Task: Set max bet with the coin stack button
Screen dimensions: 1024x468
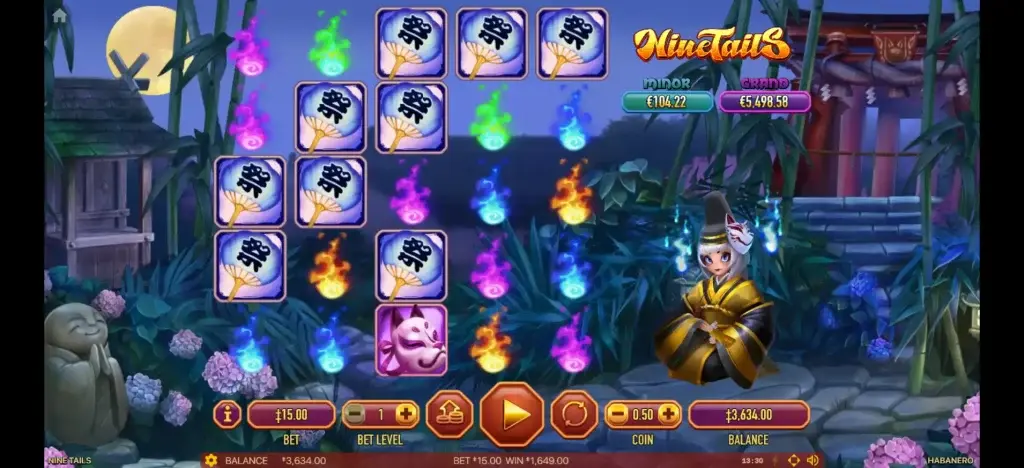Action: (449, 414)
